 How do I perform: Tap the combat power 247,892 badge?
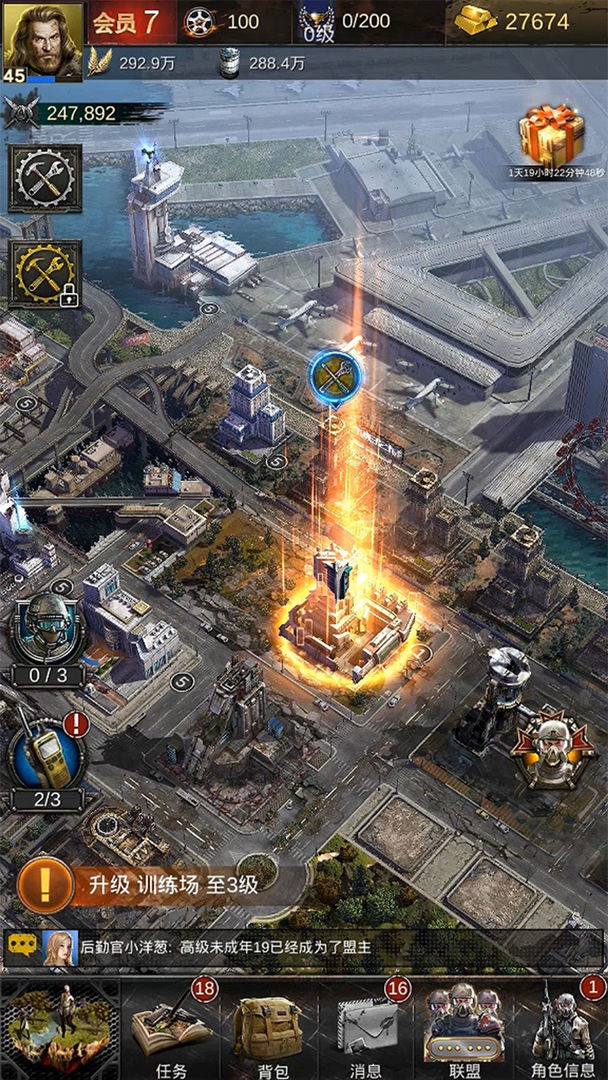[68, 113]
